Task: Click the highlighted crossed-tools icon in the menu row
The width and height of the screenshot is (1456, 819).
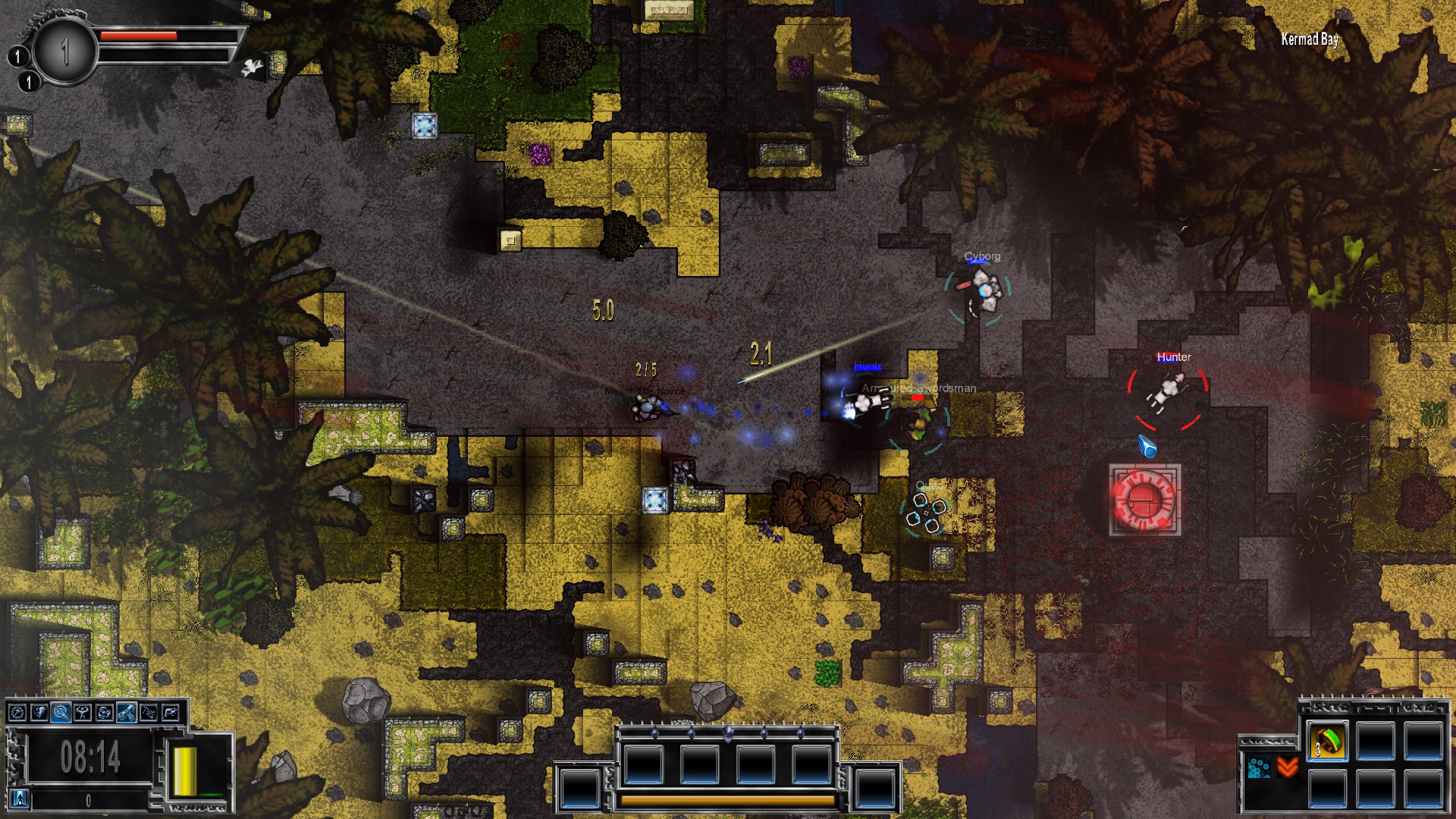Action: (x=126, y=713)
